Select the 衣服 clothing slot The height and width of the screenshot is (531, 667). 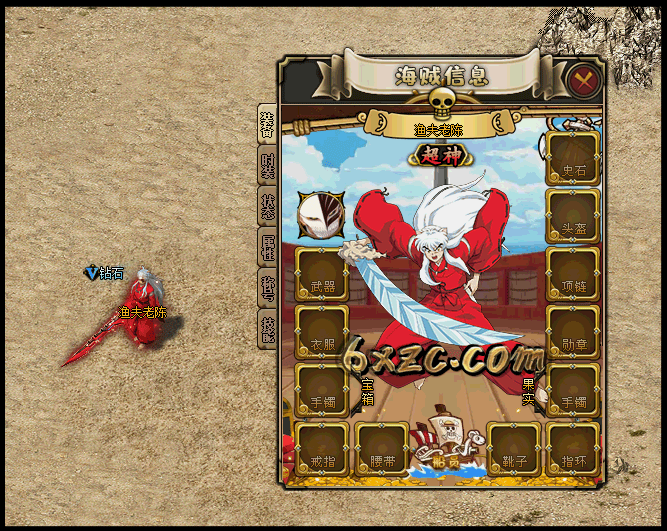[x=322, y=332]
